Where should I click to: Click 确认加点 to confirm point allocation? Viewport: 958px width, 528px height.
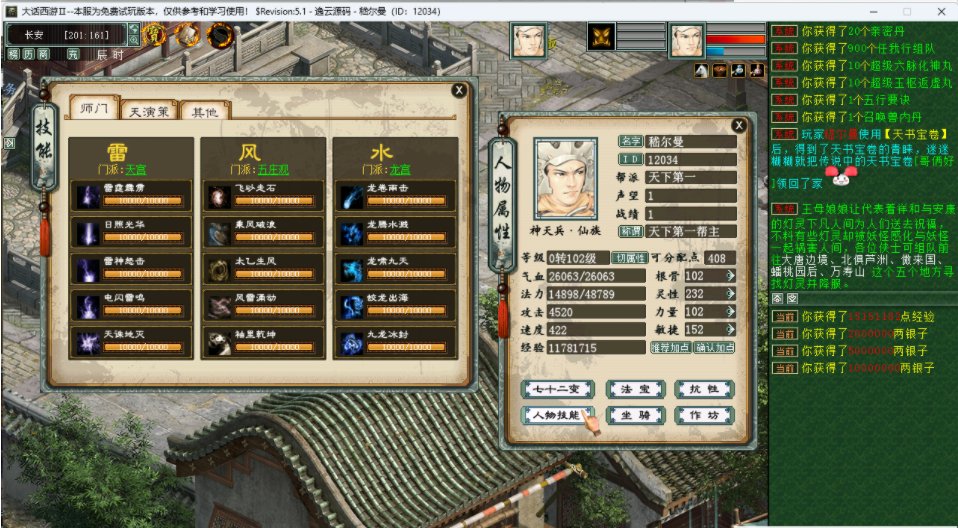[x=714, y=348]
